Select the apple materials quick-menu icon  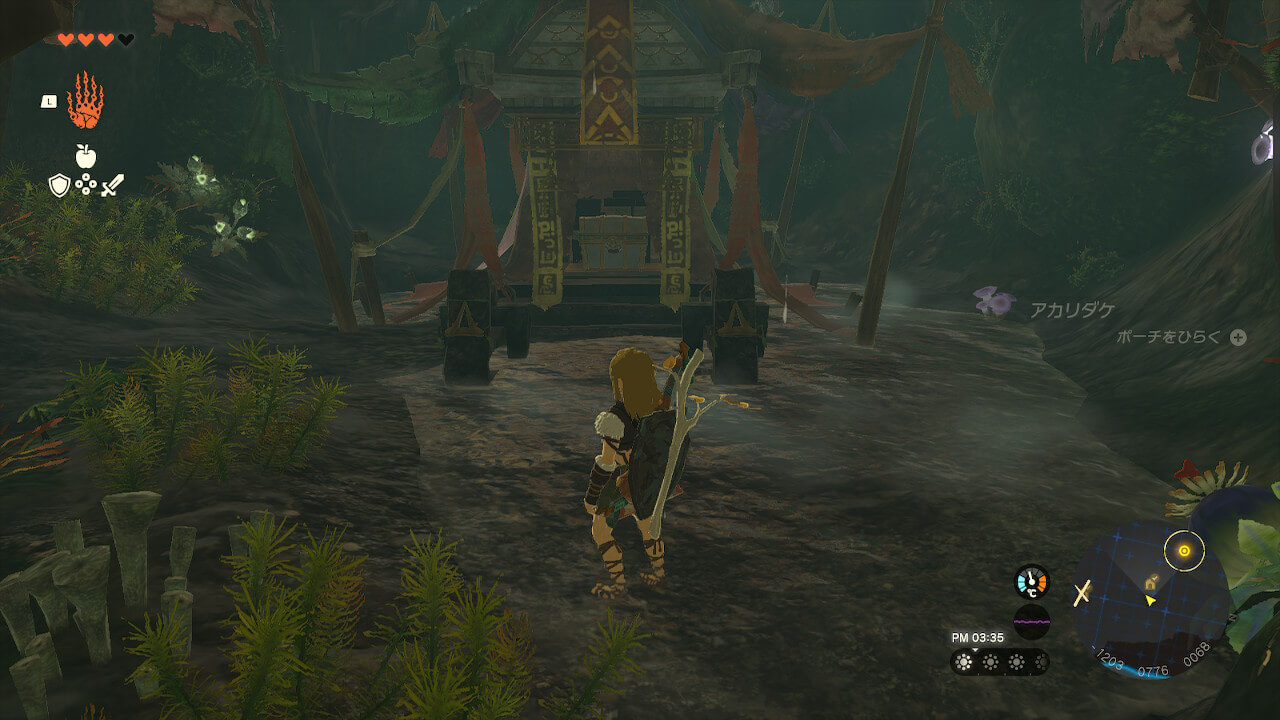pyautogui.click(x=85, y=156)
